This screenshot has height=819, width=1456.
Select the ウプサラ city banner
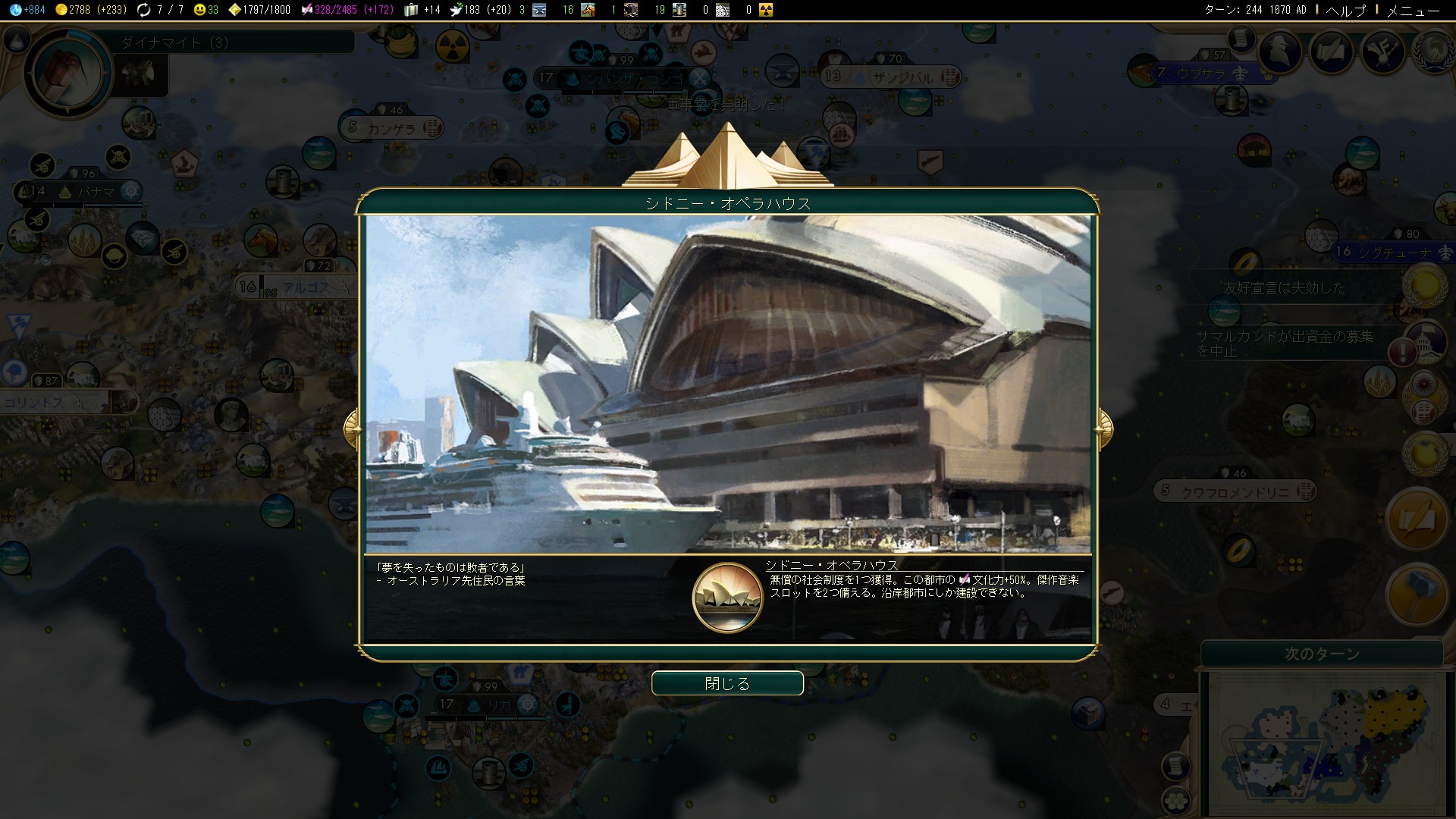point(1201,74)
